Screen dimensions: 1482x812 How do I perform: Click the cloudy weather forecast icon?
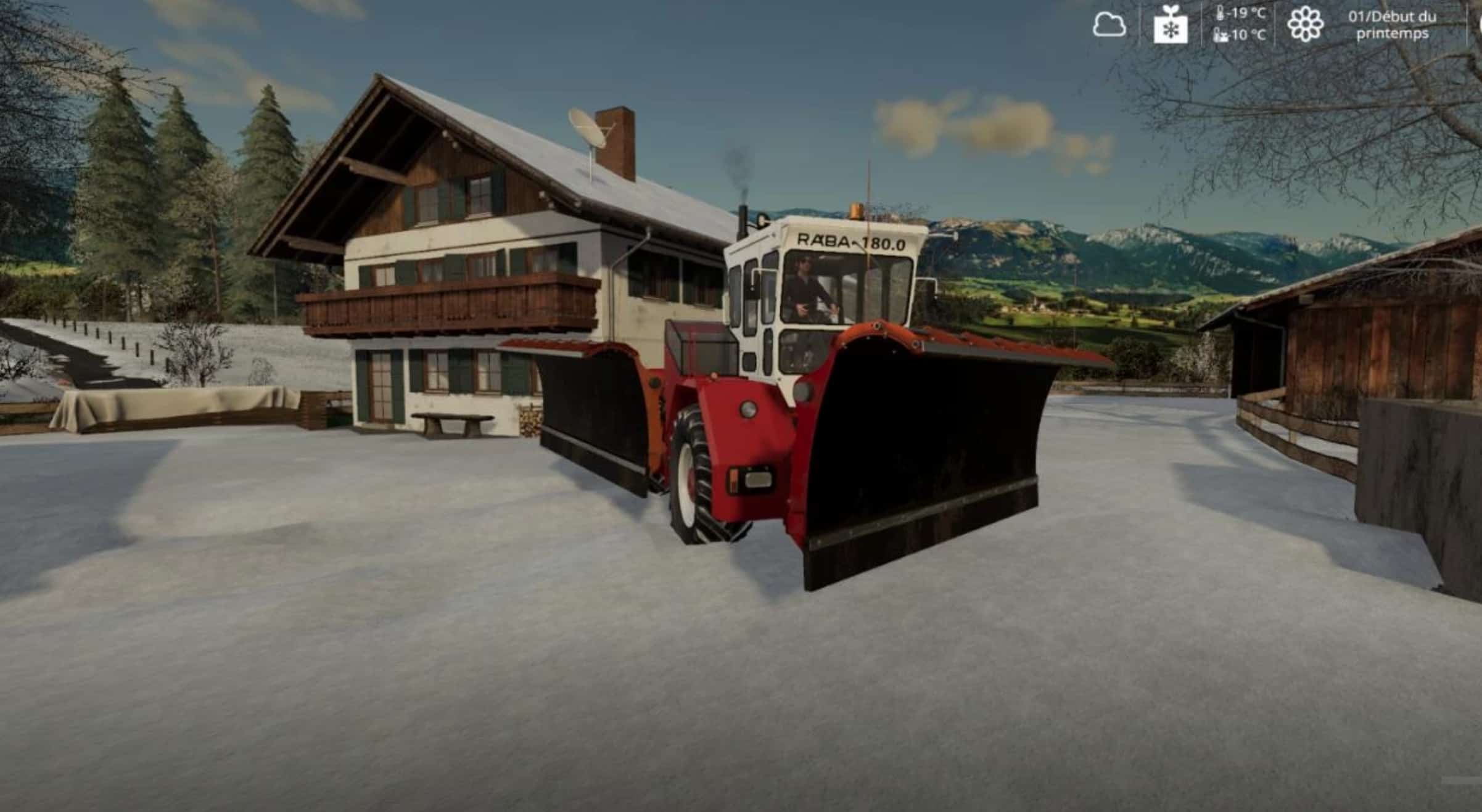(x=1109, y=26)
